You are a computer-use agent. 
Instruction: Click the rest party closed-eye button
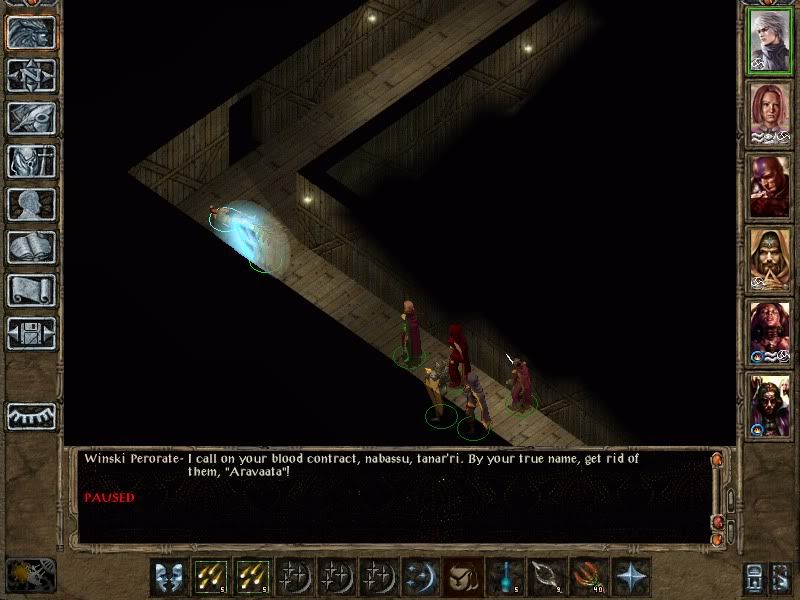32,414
